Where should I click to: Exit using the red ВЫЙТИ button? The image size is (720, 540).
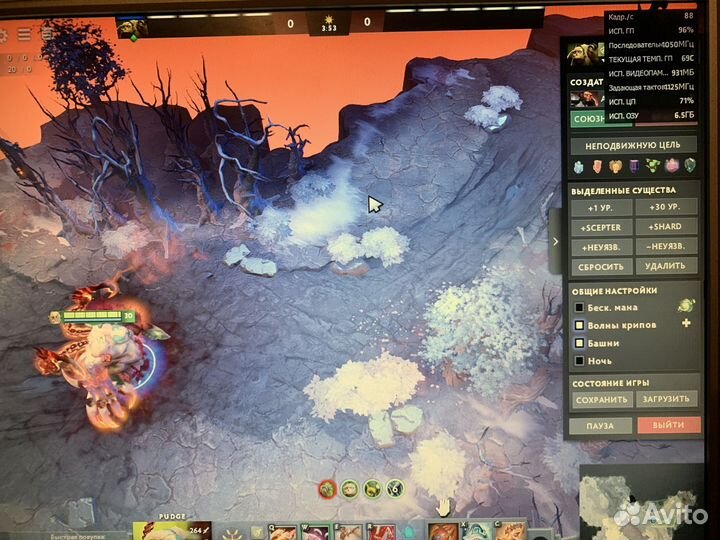tap(664, 426)
